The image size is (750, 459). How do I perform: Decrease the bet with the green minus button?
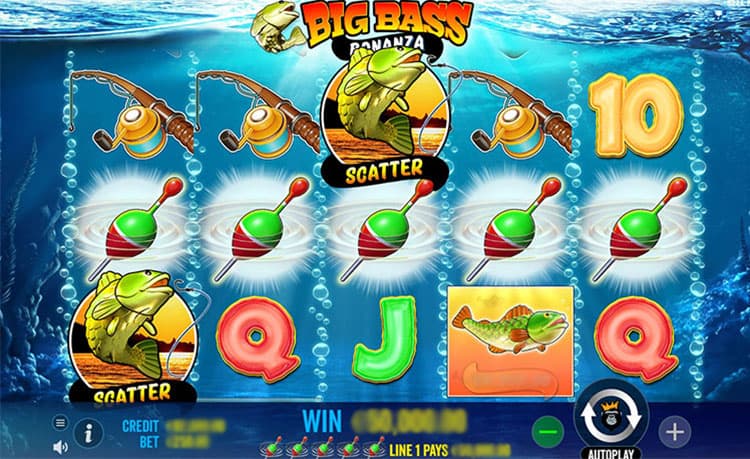[547, 432]
